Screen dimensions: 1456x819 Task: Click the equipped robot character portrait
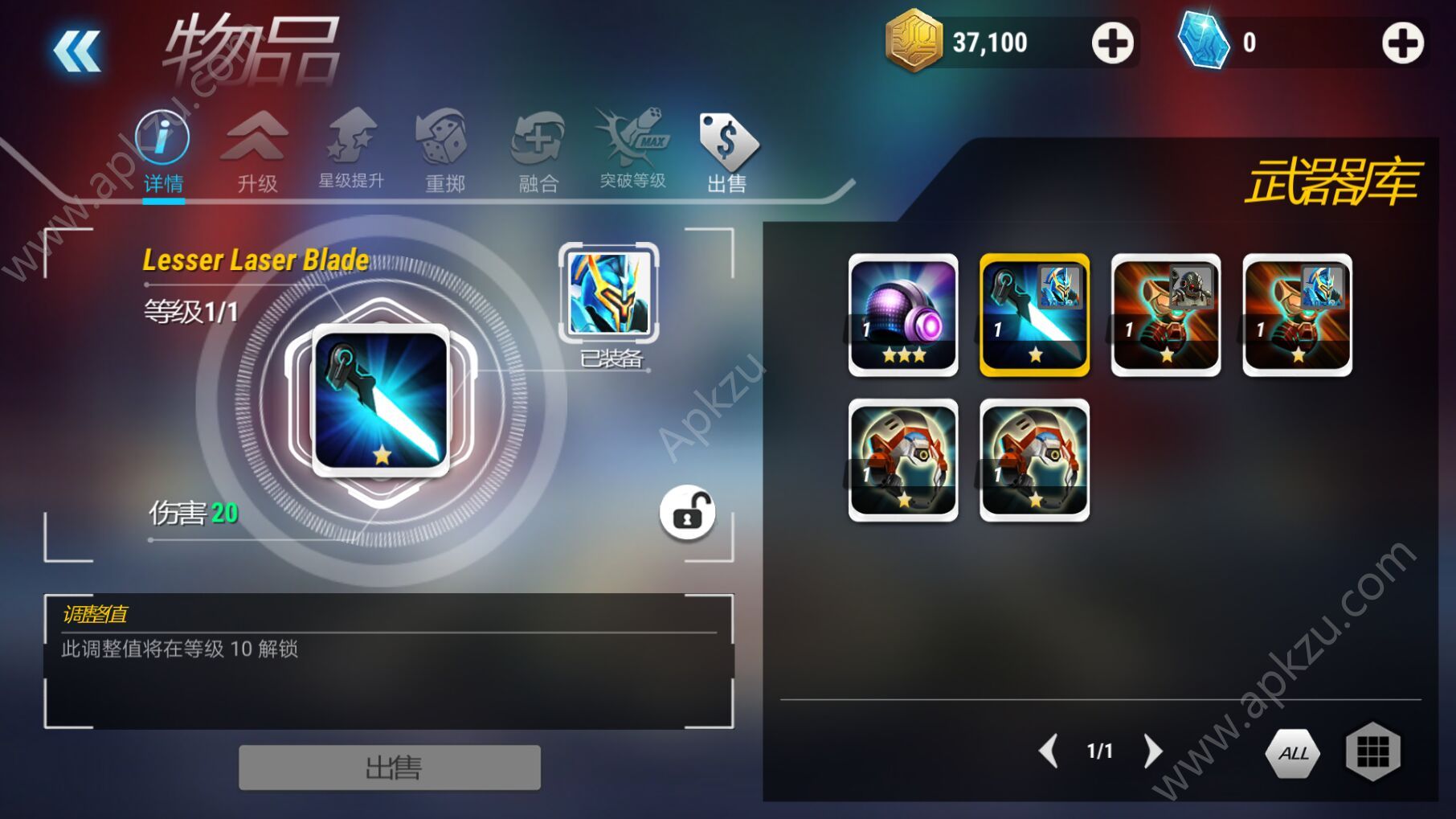tap(609, 293)
